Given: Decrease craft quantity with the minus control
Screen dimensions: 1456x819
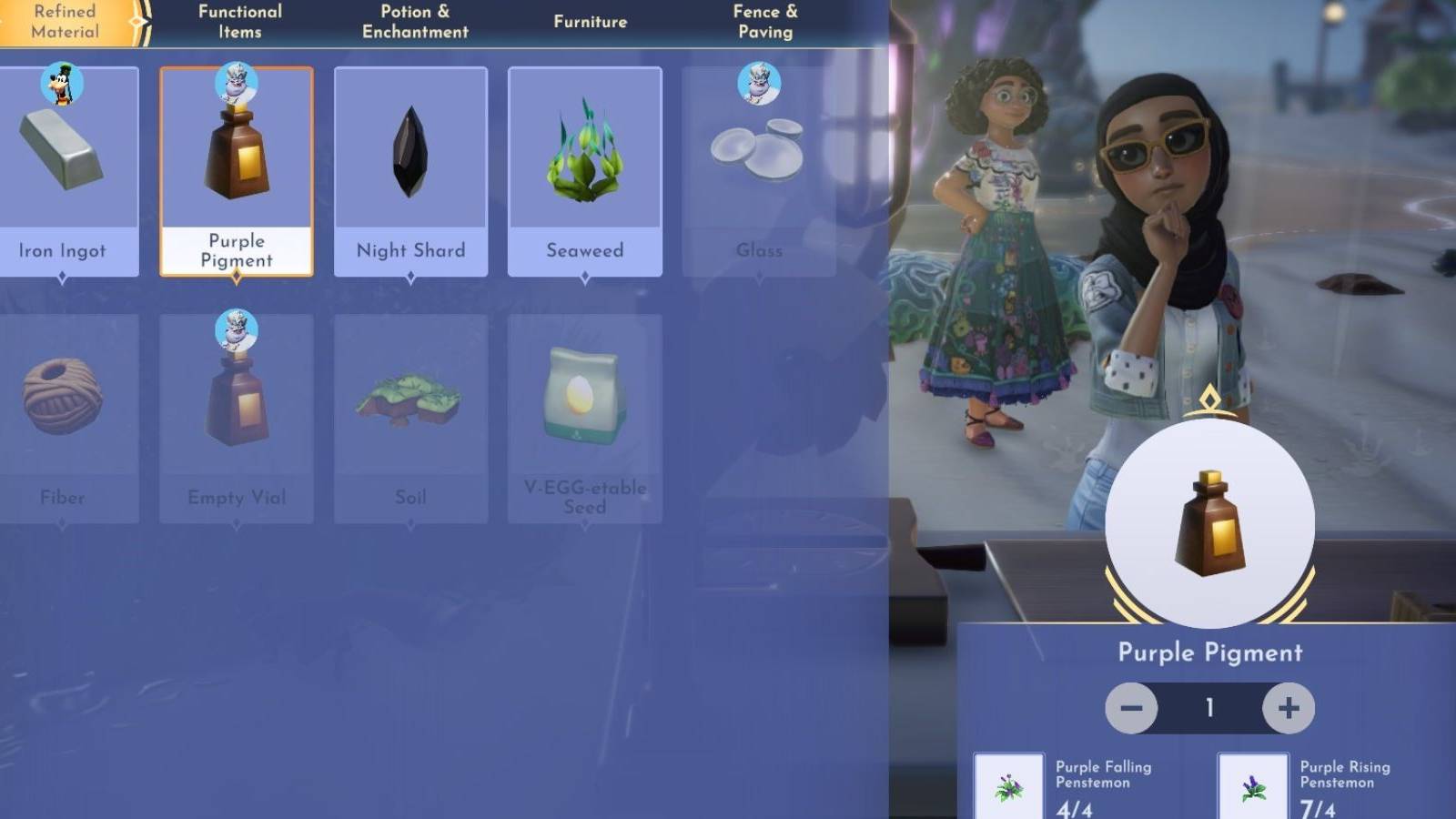Looking at the screenshot, I should click(1132, 706).
